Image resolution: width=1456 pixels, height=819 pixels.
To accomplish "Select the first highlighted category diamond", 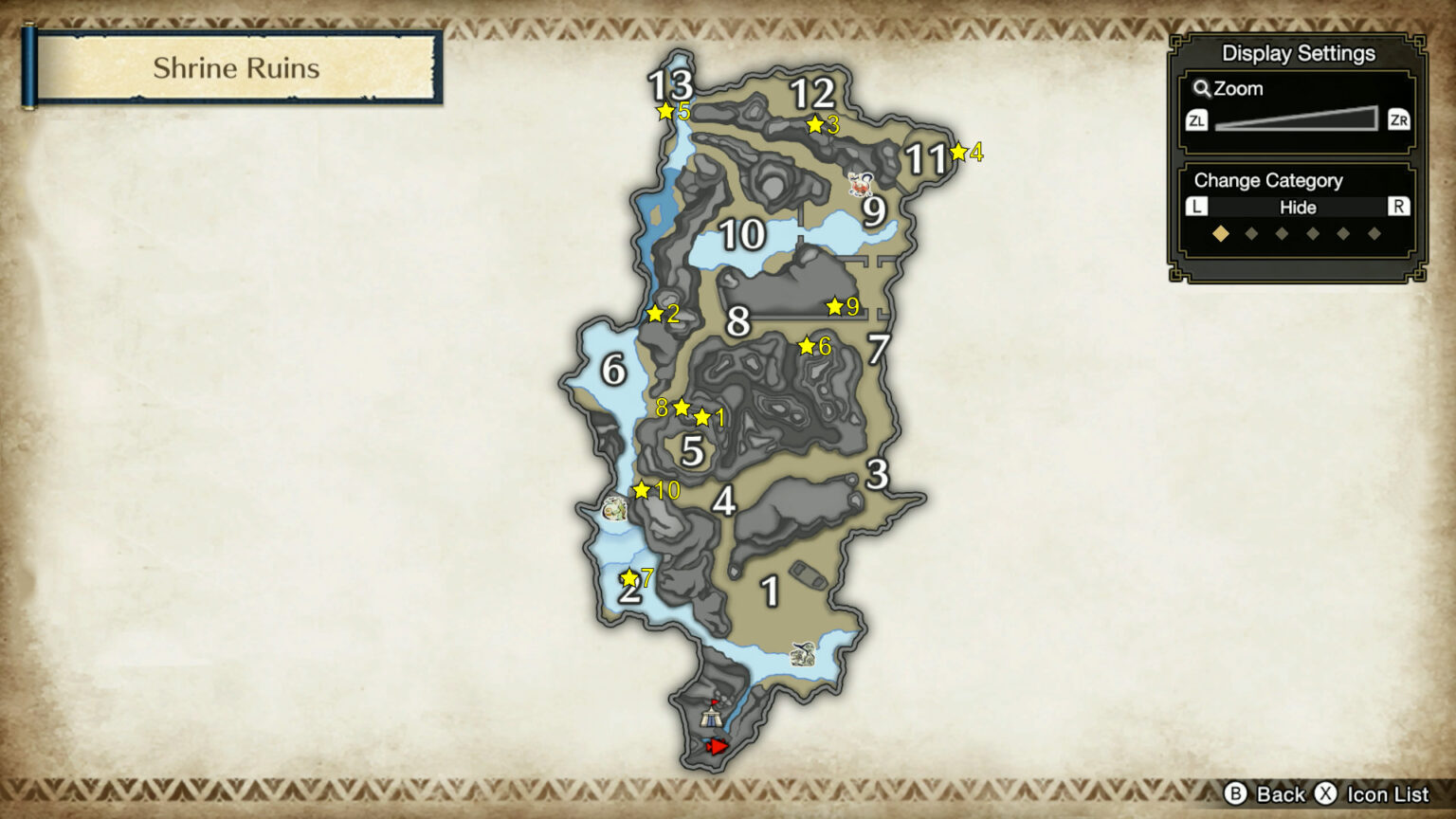I will (x=1220, y=230).
